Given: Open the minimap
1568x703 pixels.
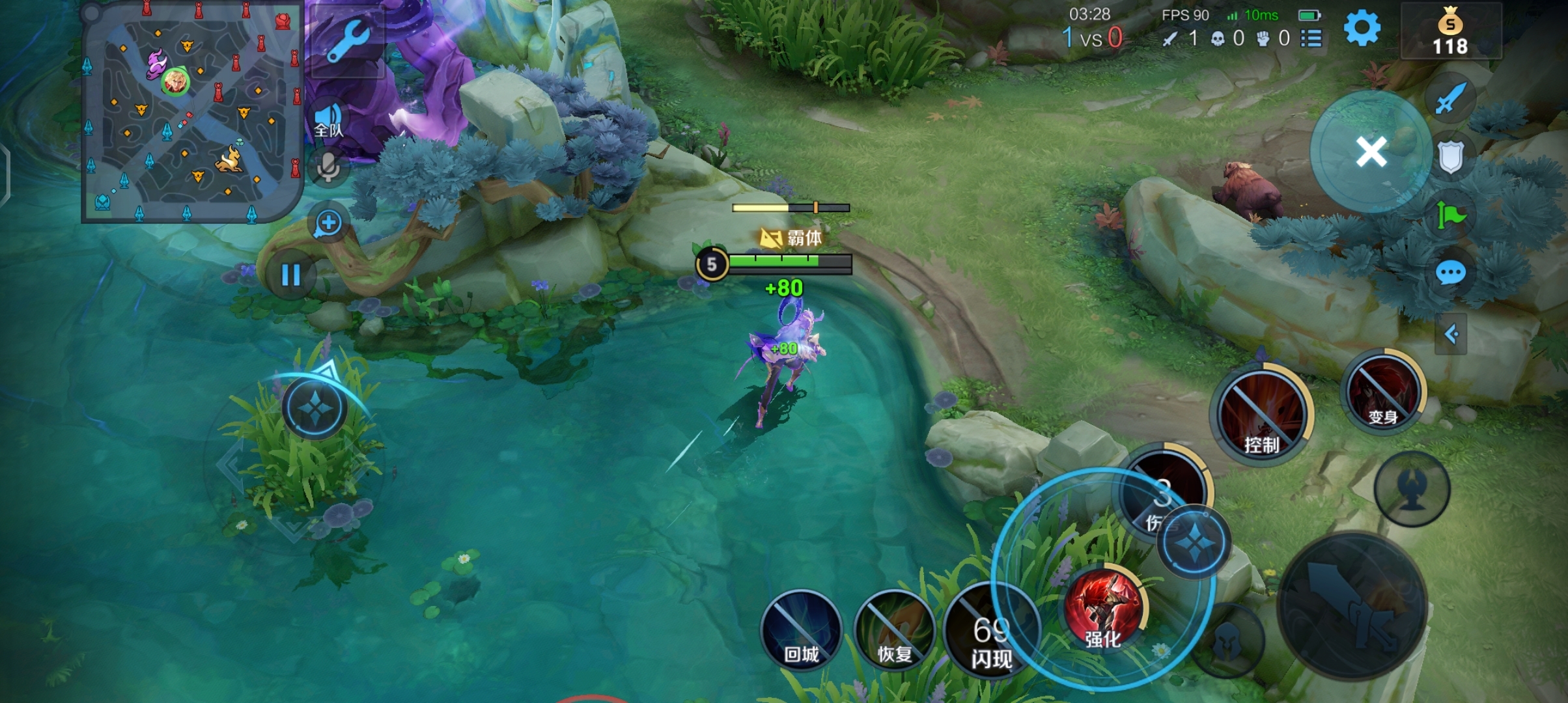Looking at the screenshot, I should tap(192, 111).
